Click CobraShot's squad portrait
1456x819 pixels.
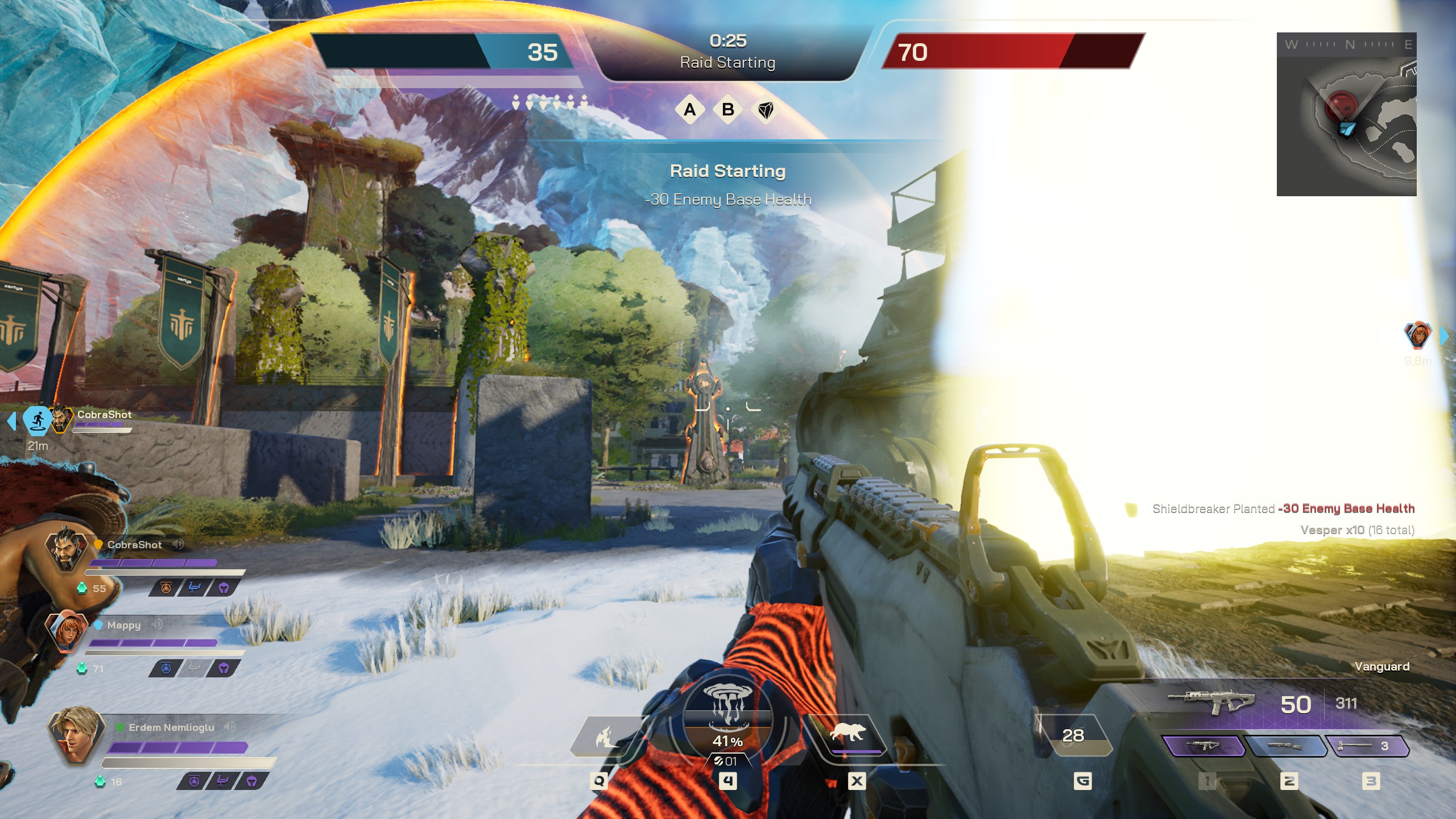(x=67, y=551)
